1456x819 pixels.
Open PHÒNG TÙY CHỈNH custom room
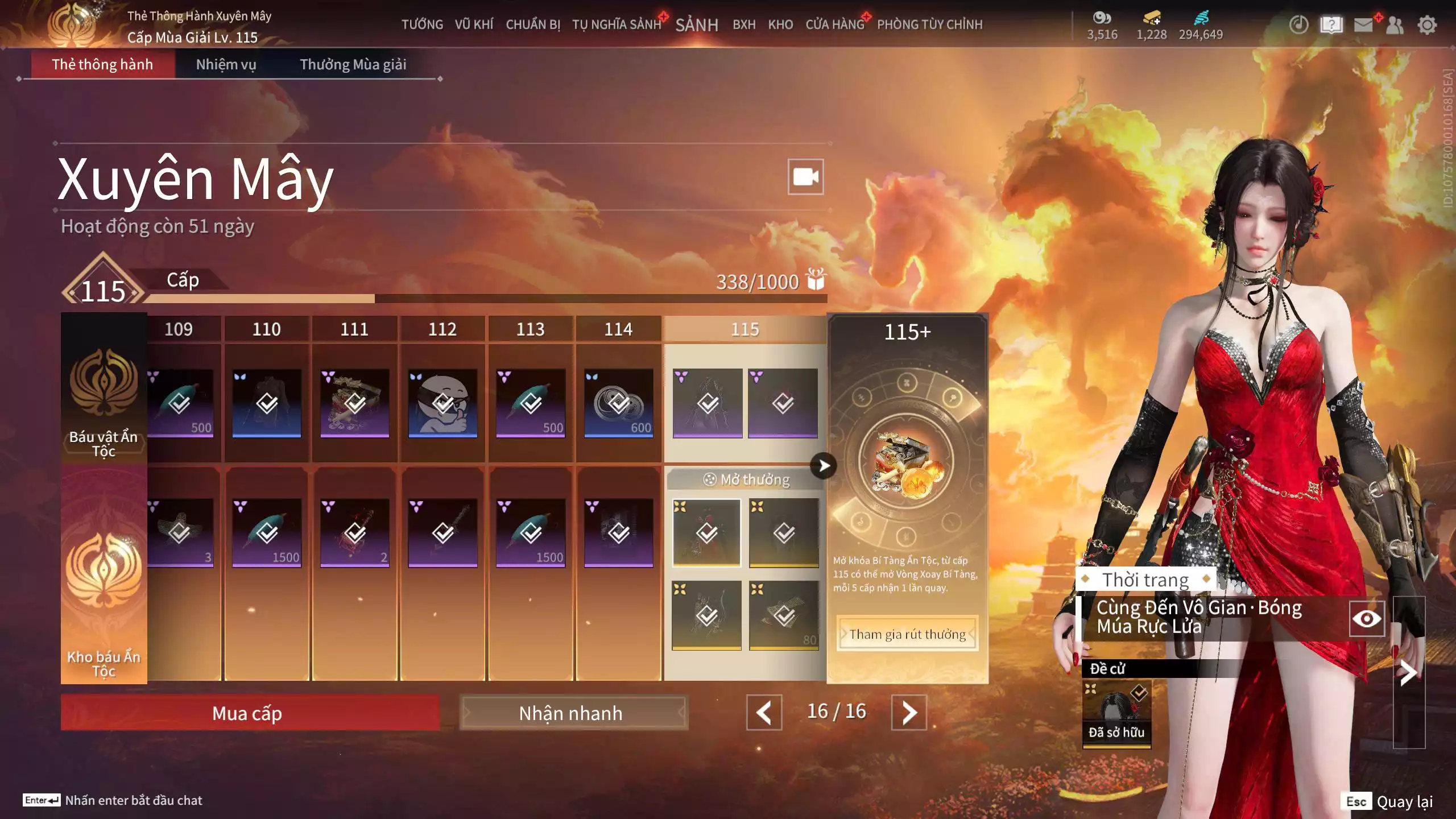pos(929,24)
